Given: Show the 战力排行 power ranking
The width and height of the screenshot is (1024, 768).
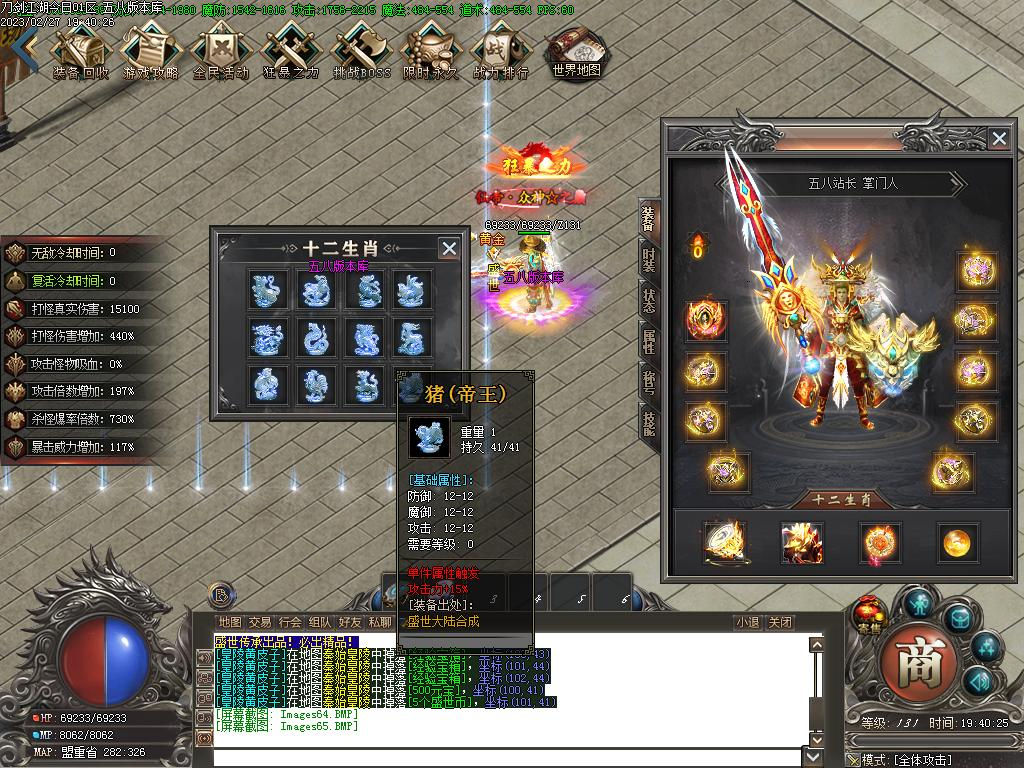Looking at the screenshot, I should (500, 53).
